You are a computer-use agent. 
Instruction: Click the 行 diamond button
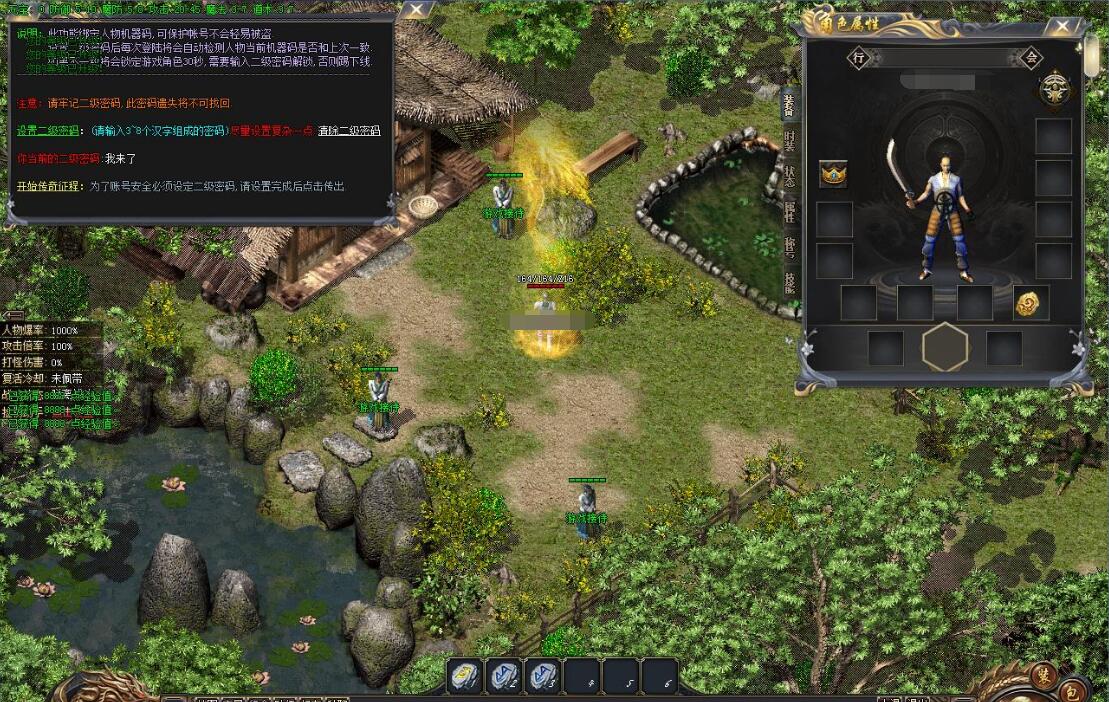click(x=858, y=58)
